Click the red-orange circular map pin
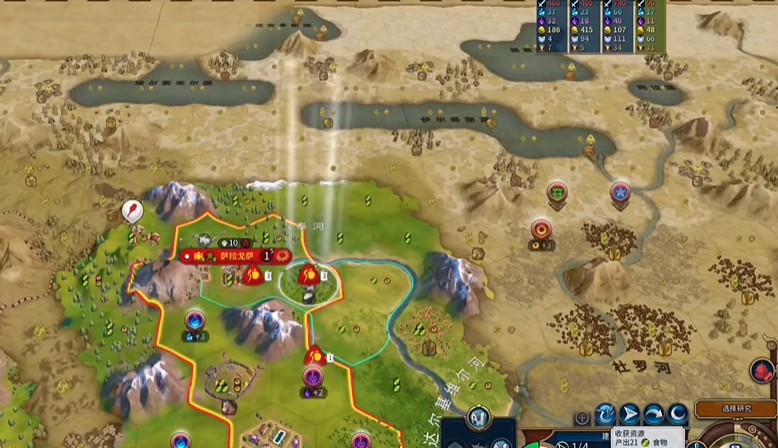Screen dimensions: 778x448 pos(541,229)
